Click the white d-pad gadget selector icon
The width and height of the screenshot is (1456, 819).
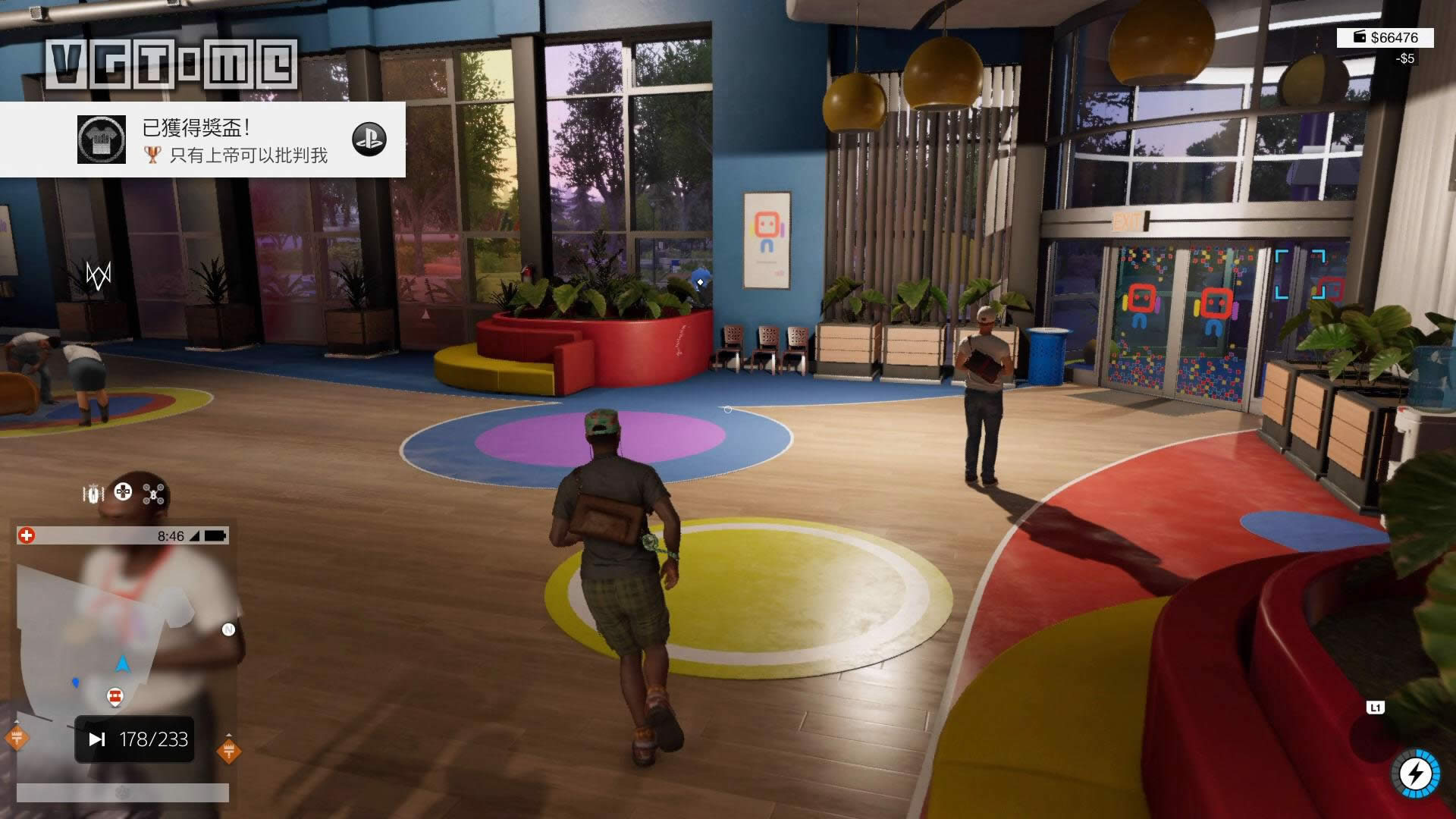point(123,492)
